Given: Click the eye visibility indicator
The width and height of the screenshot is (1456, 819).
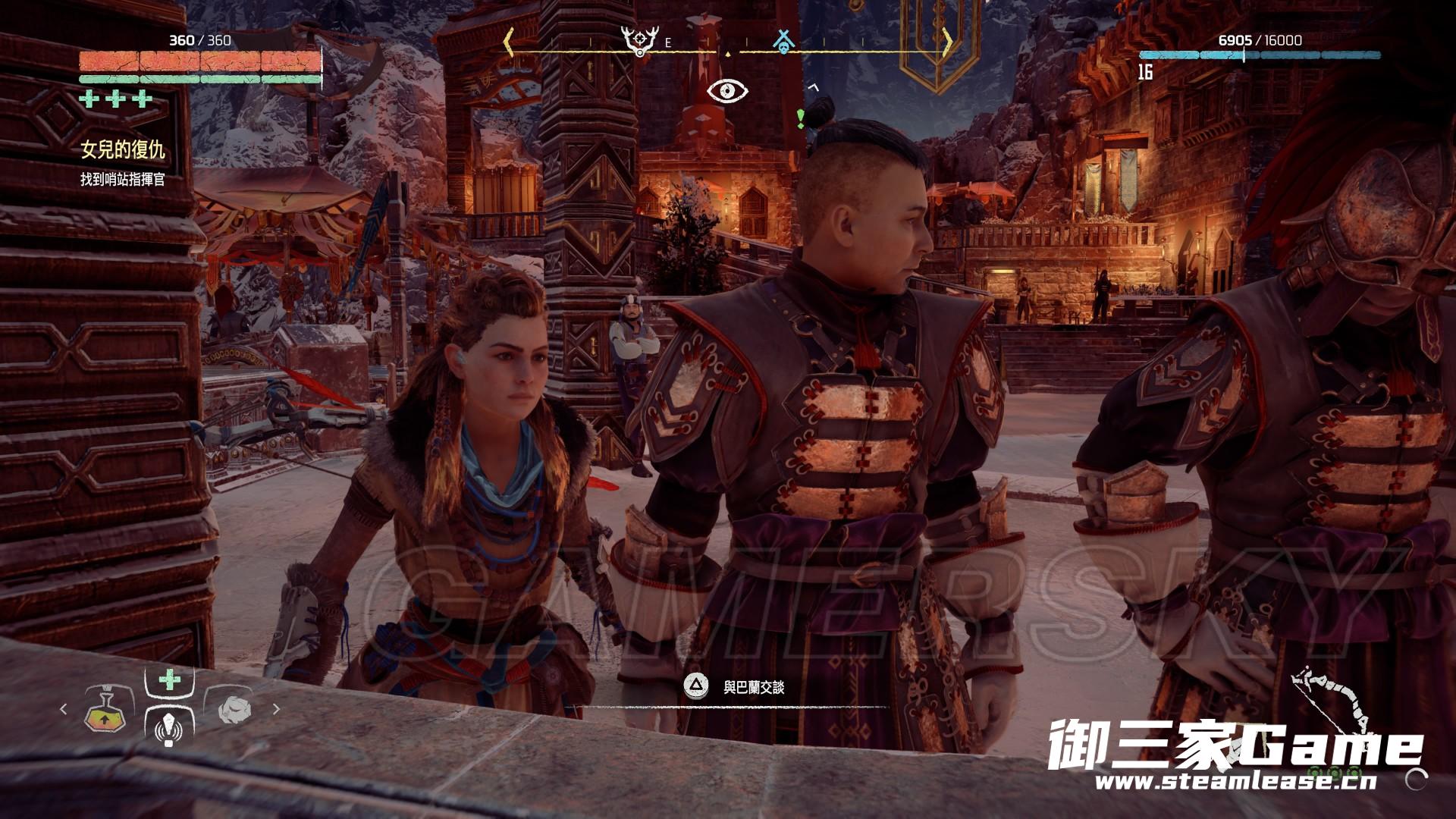Looking at the screenshot, I should click(x=727, y=91).
